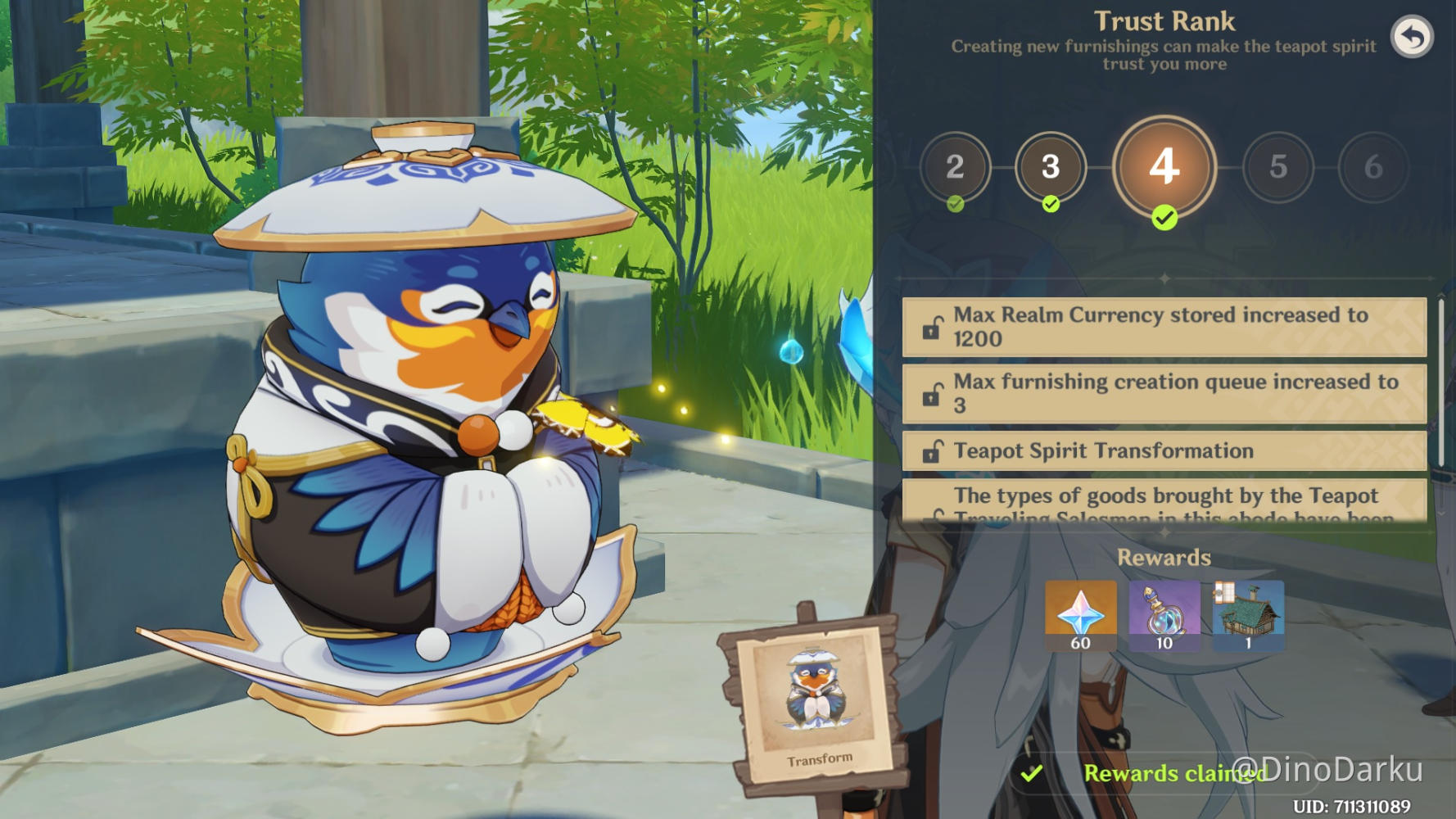Expand rank 5 details

pyautogui.click(x=1279, y=167)
